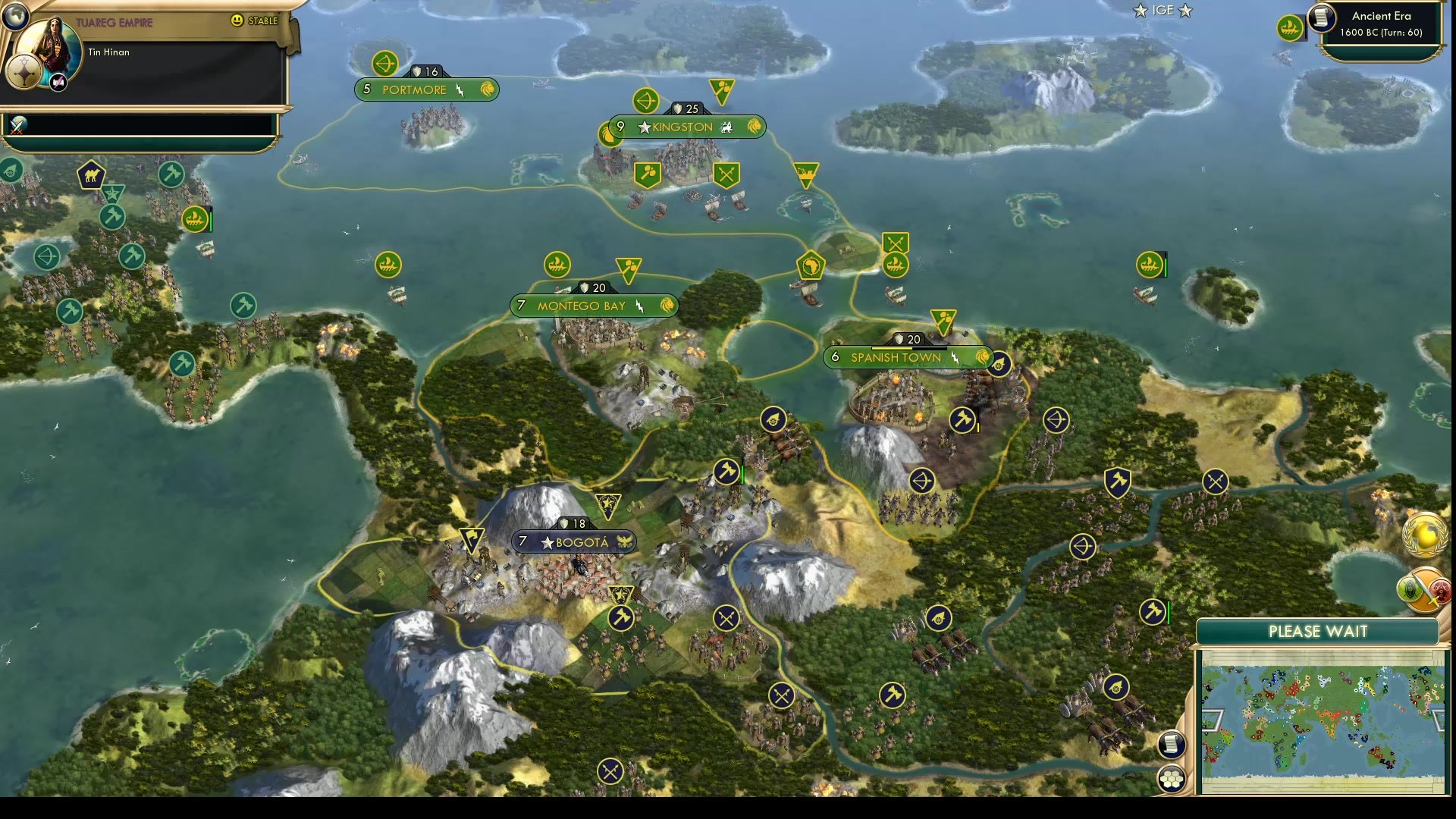
Task: Open the Social Policies golden globe button
Action: click(x=1424, y=536)
